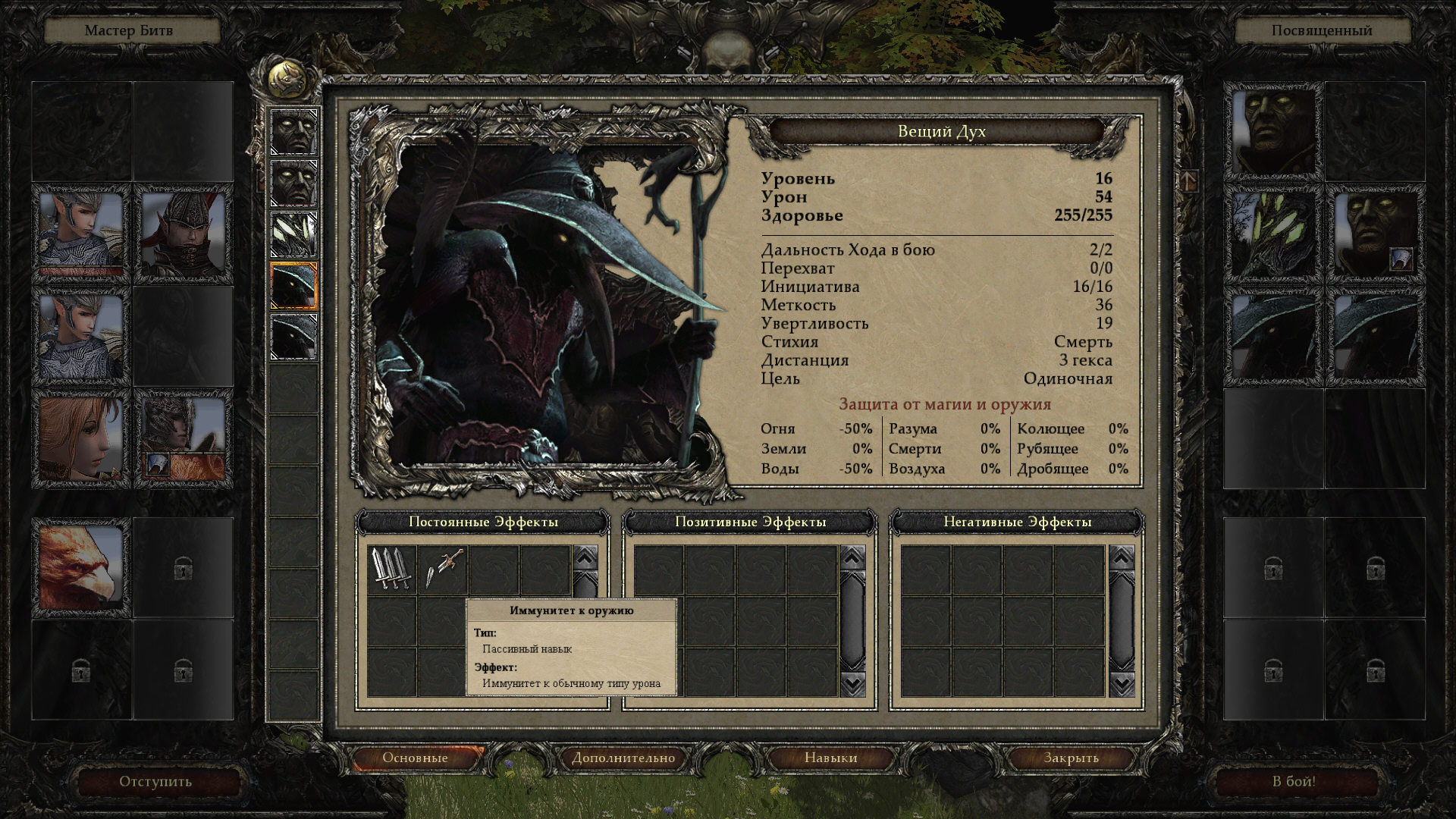Click the Мастер Битв player label
Screen dimensions: 1456x819
(x=129, y=30)
